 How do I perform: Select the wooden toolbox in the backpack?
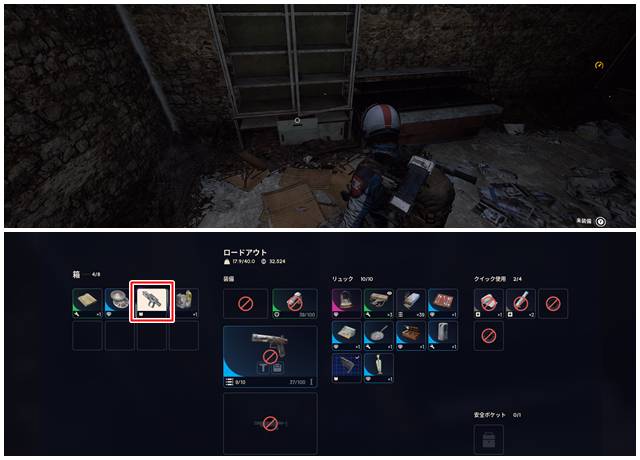pyautogui.click(x=410, y=334)
